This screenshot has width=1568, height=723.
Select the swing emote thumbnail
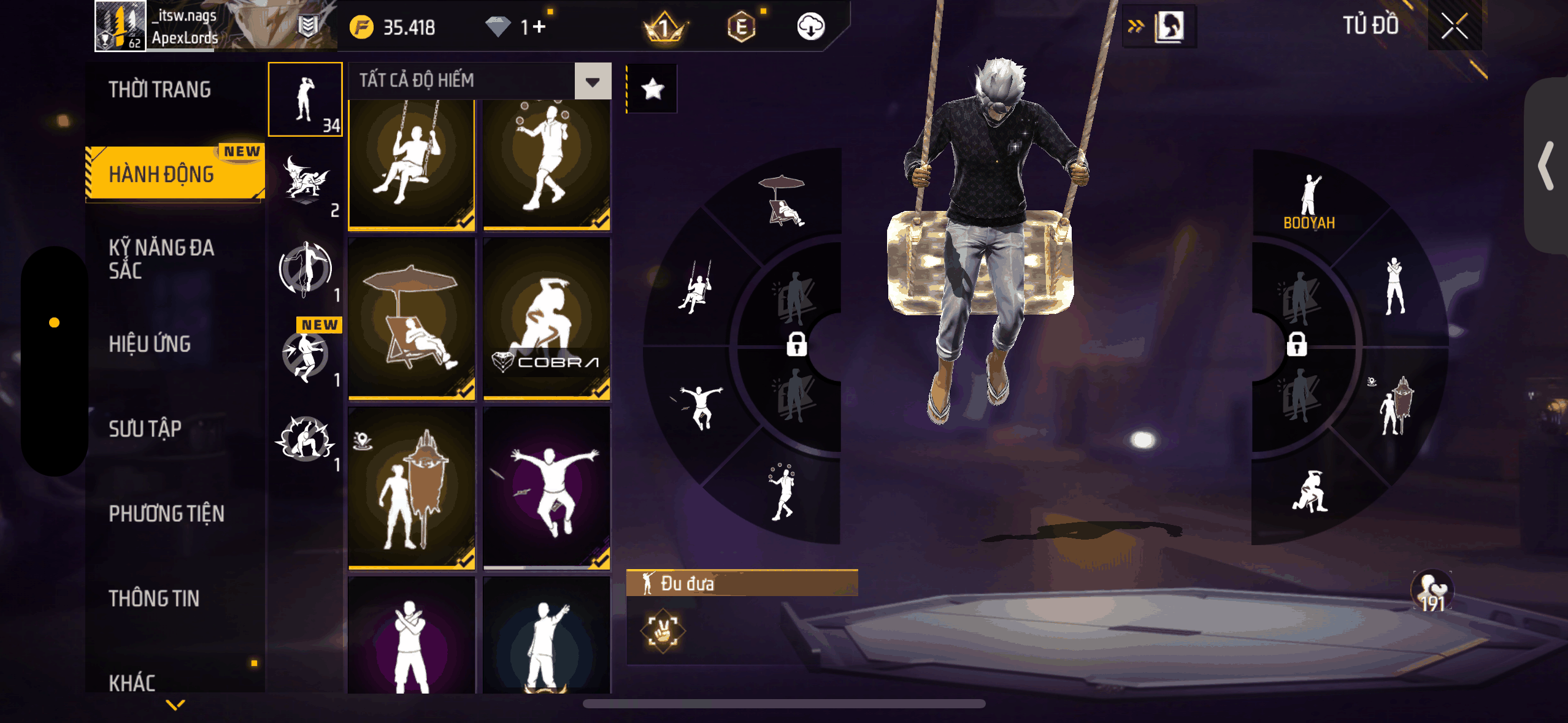(411, 164)
